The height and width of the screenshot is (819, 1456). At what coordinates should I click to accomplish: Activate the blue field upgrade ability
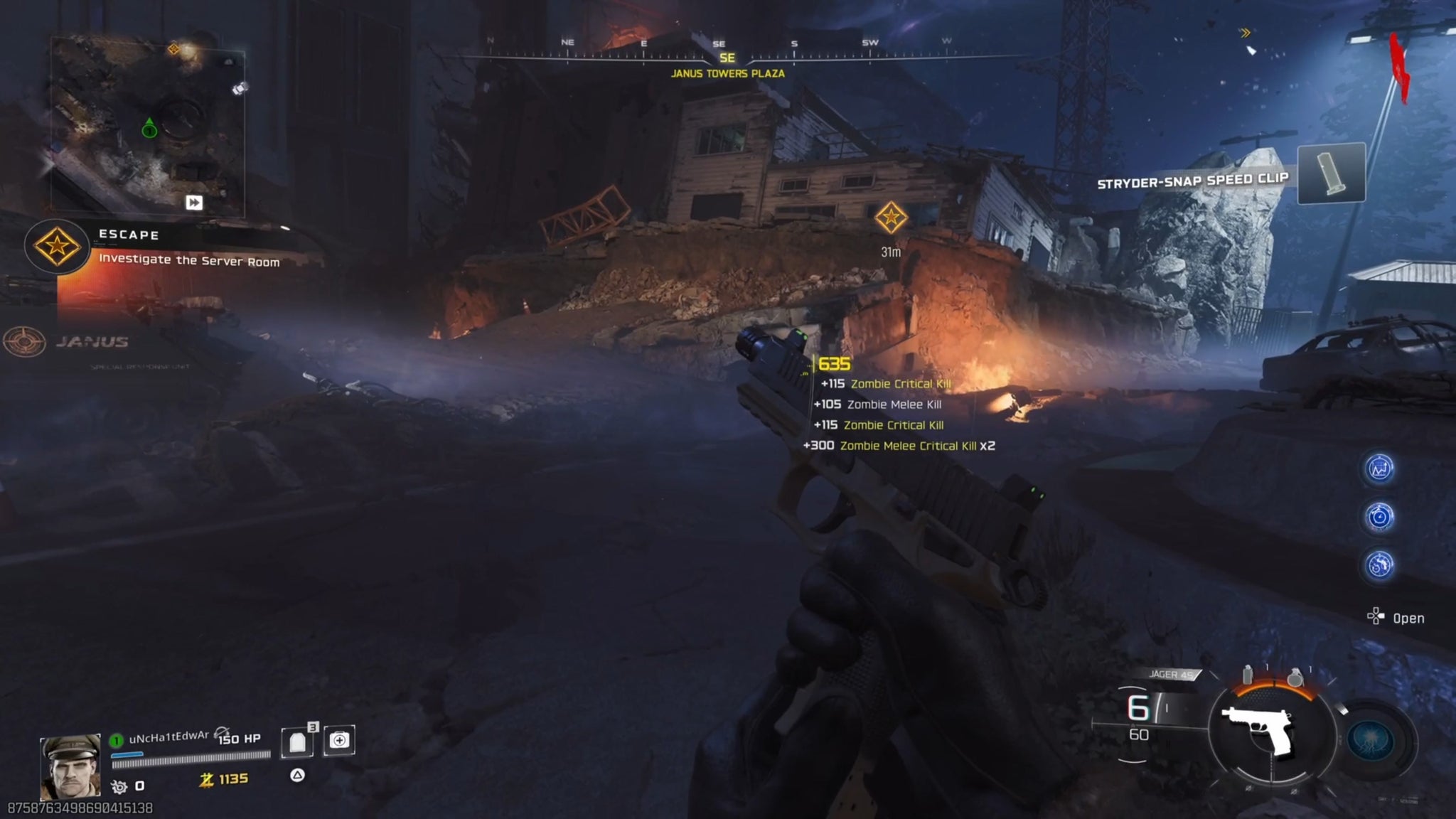1371,739
